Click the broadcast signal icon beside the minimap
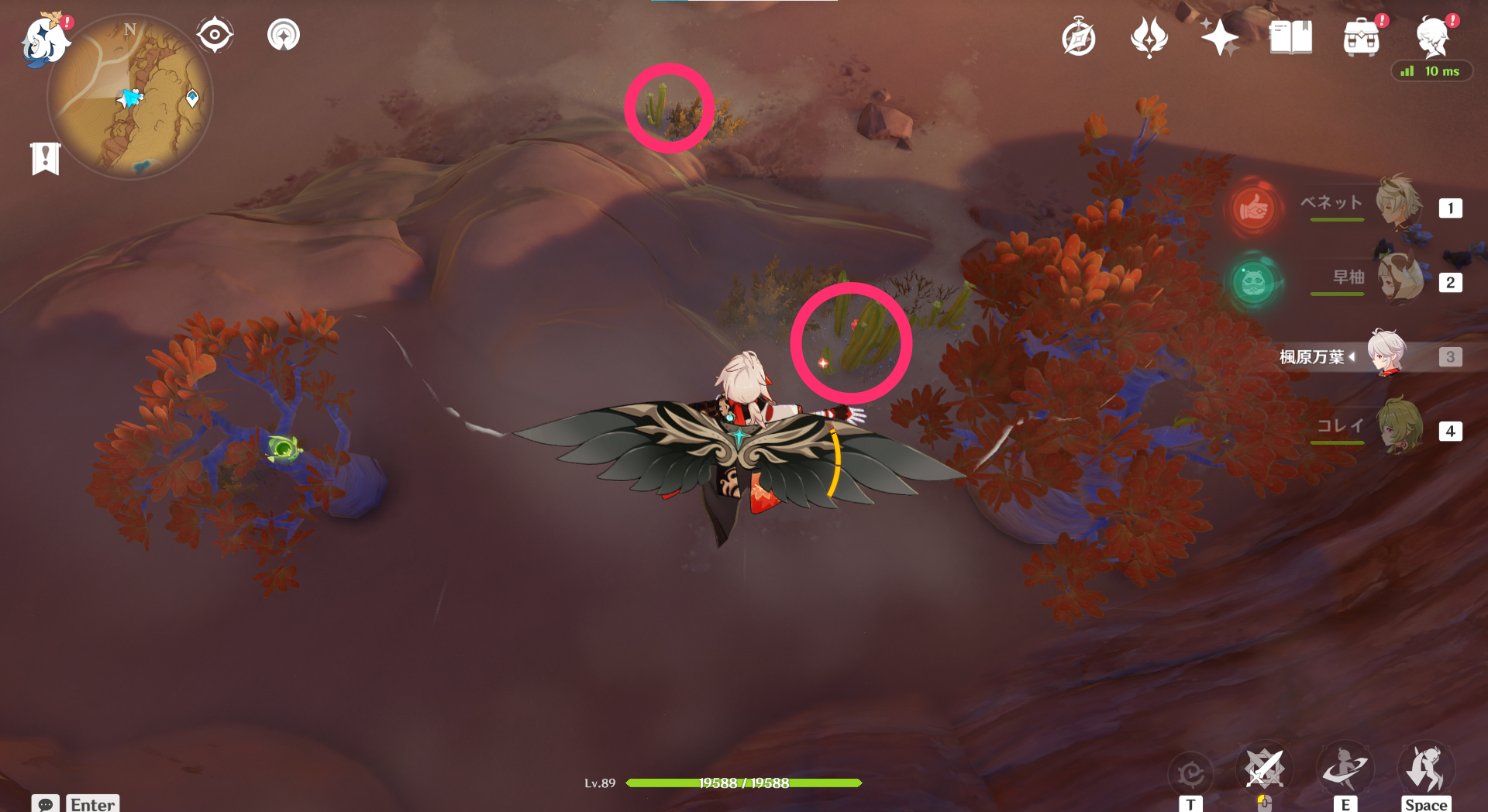 [283, 34]
